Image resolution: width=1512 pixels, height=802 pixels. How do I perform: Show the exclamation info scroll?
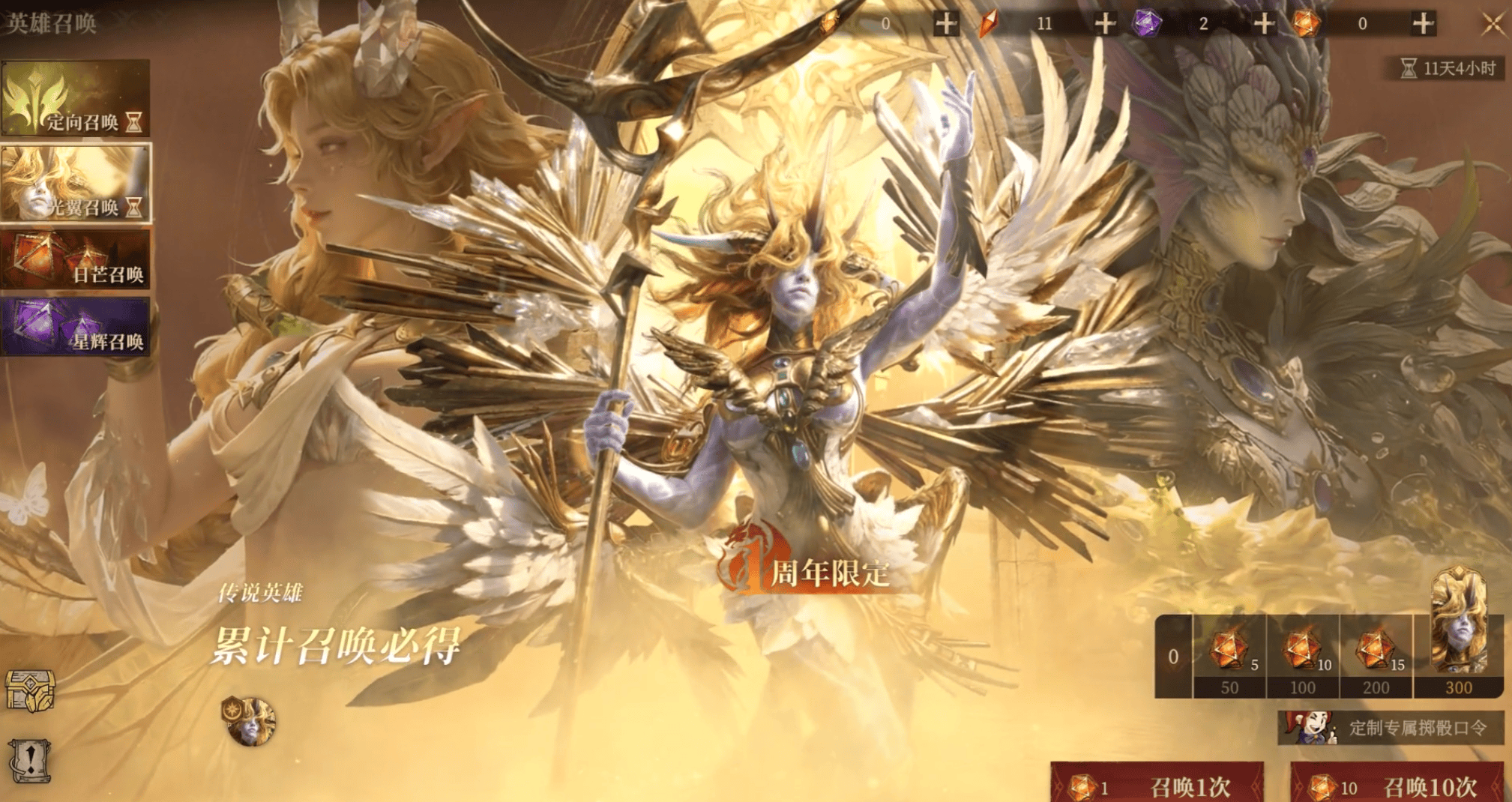pos(30,760)
